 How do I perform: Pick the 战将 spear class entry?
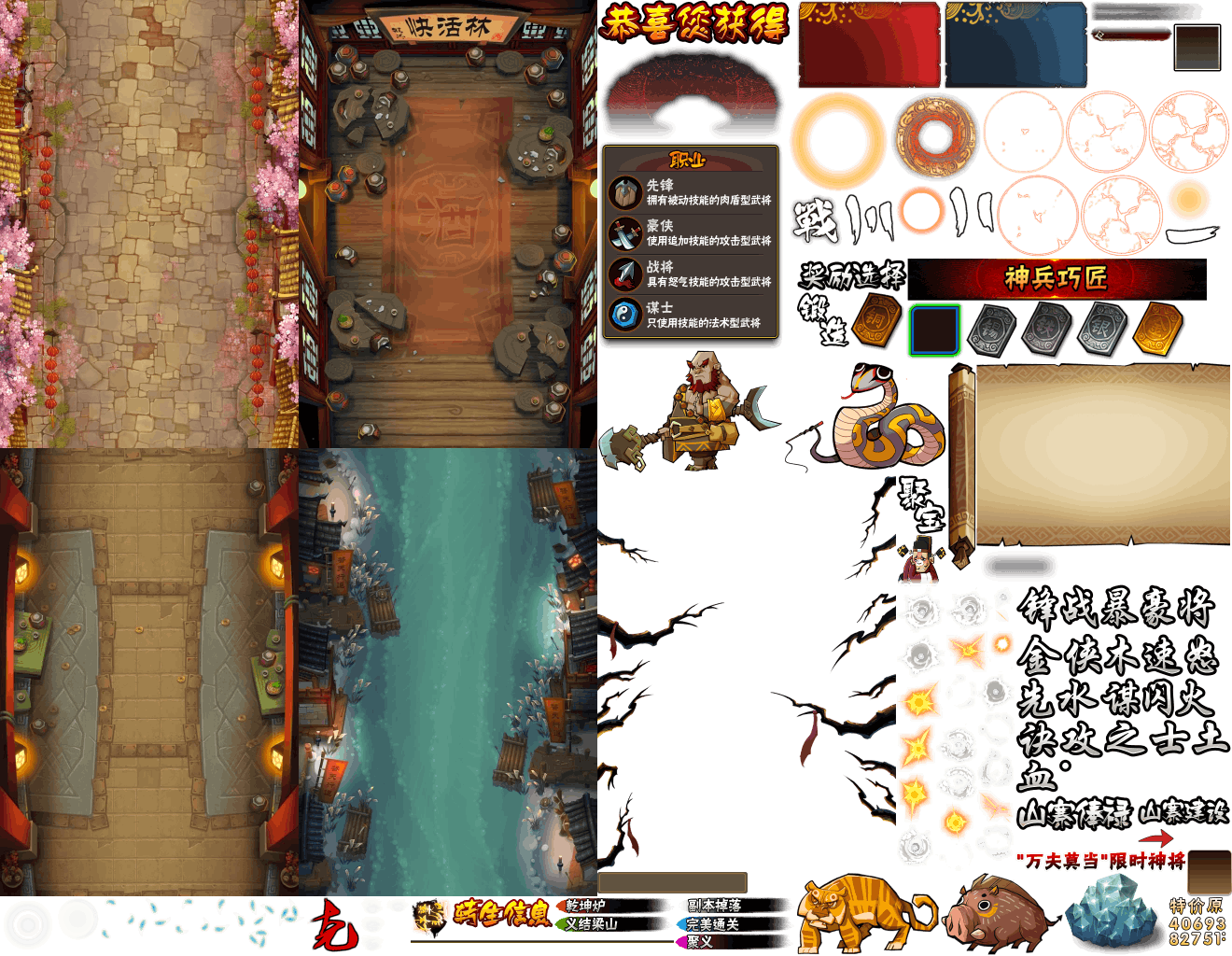(x=691, y=274)
